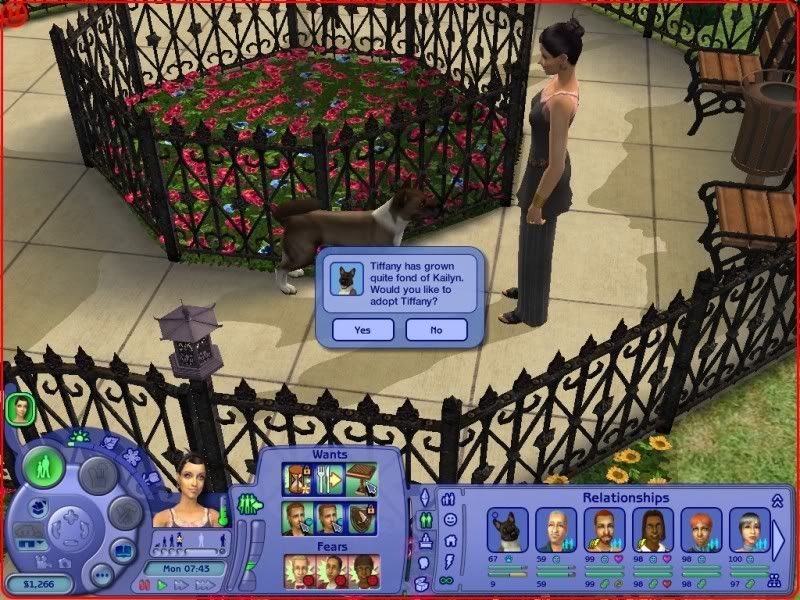Screen dimensions: 800x600
Task: Click the locked hourglass want icon
Action: click(297, 480)
